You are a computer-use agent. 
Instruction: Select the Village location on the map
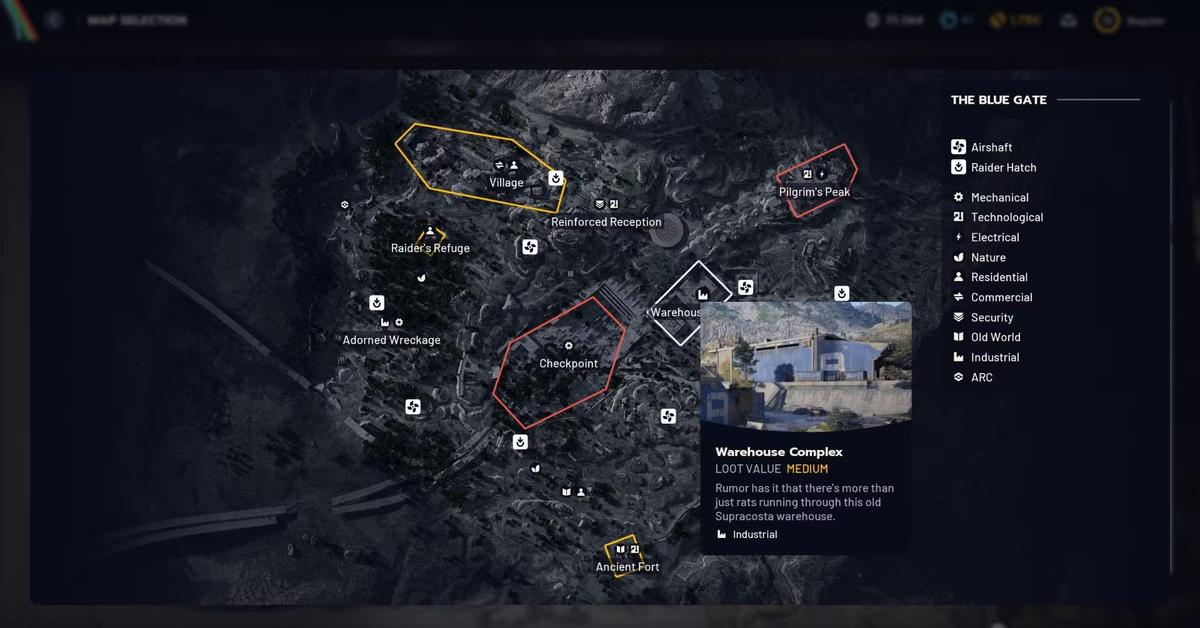tap(506, 183)
